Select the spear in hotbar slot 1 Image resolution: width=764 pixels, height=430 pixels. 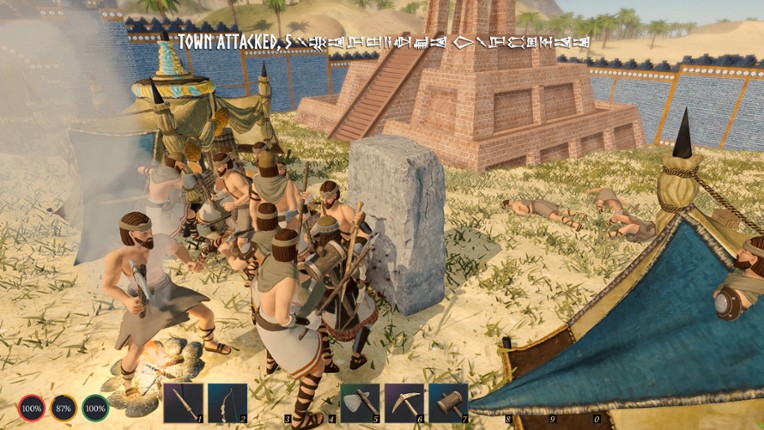point(183,403)
